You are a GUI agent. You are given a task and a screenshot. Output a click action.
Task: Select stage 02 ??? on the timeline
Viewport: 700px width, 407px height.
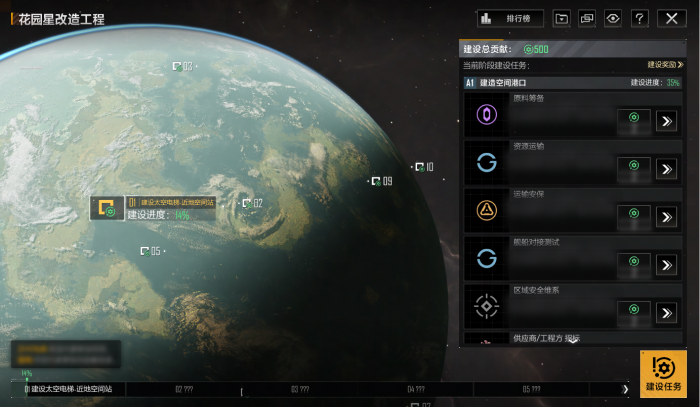(184, 389)
